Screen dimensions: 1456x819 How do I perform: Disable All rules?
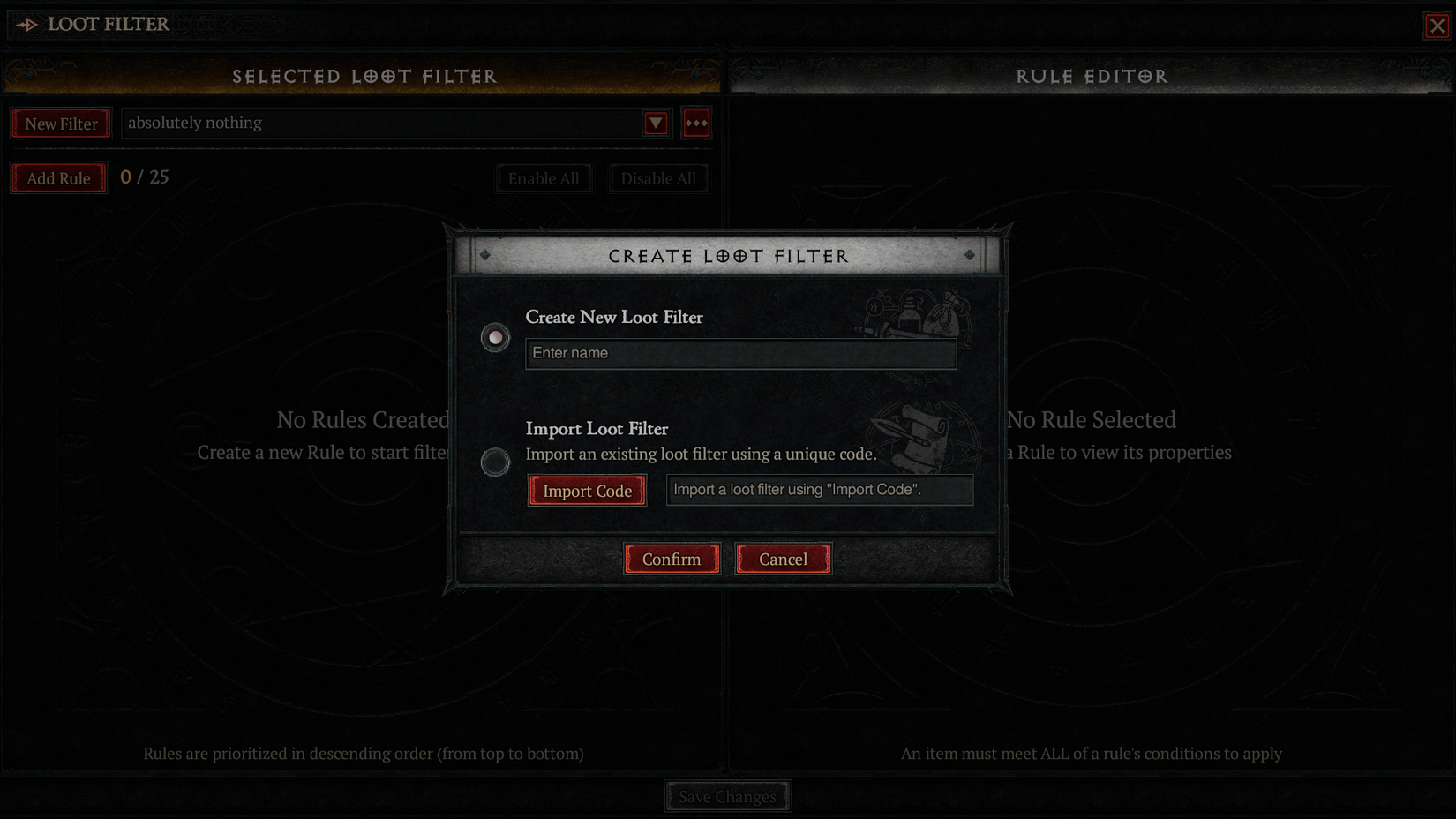(x=658, y=177)
